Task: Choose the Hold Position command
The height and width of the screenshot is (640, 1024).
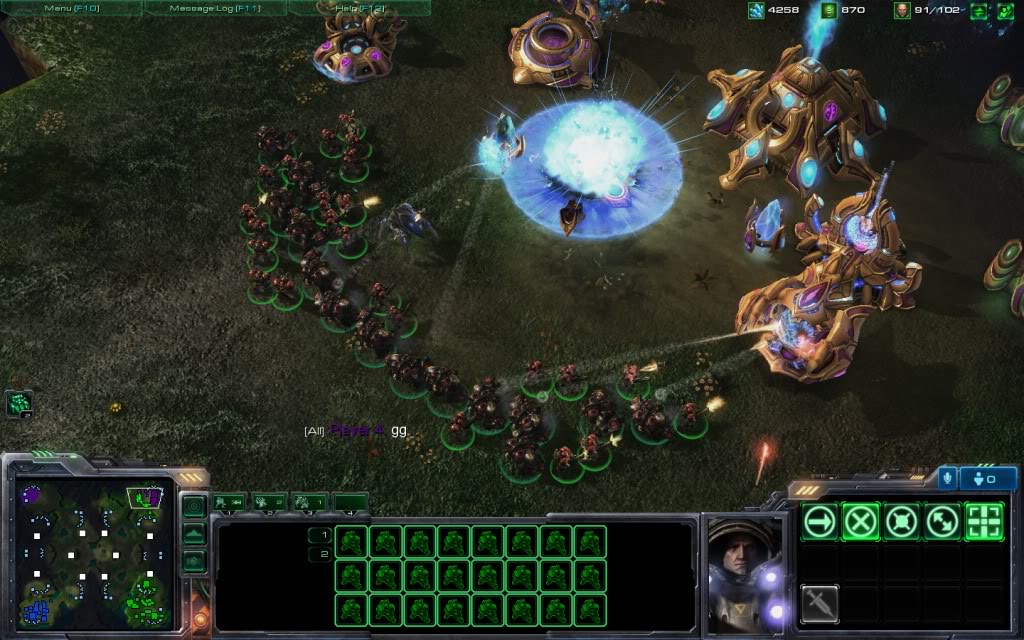Action: (901, 521)
